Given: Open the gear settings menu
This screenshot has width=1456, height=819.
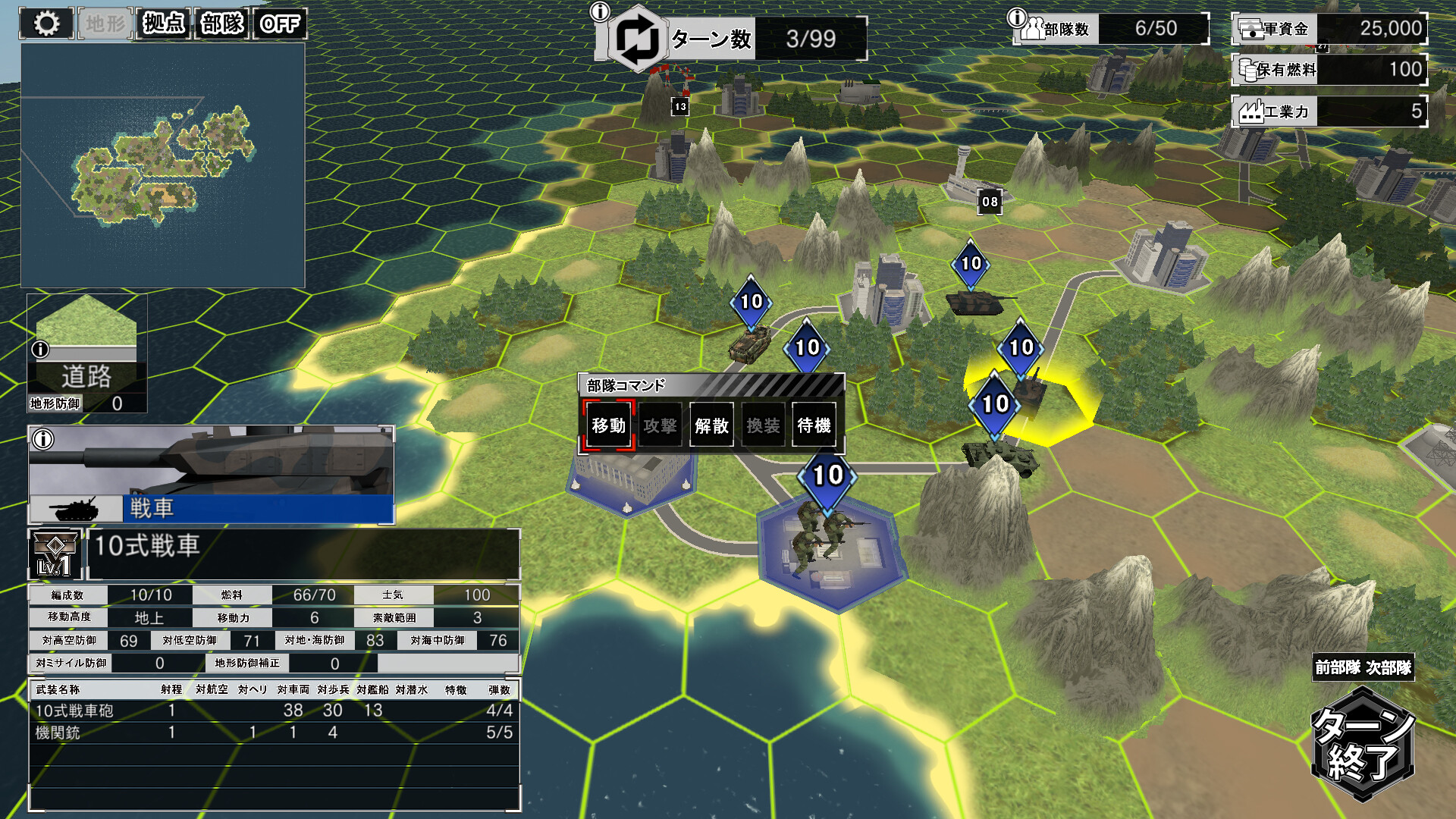Looking at the screenshot, I should 46,24.
